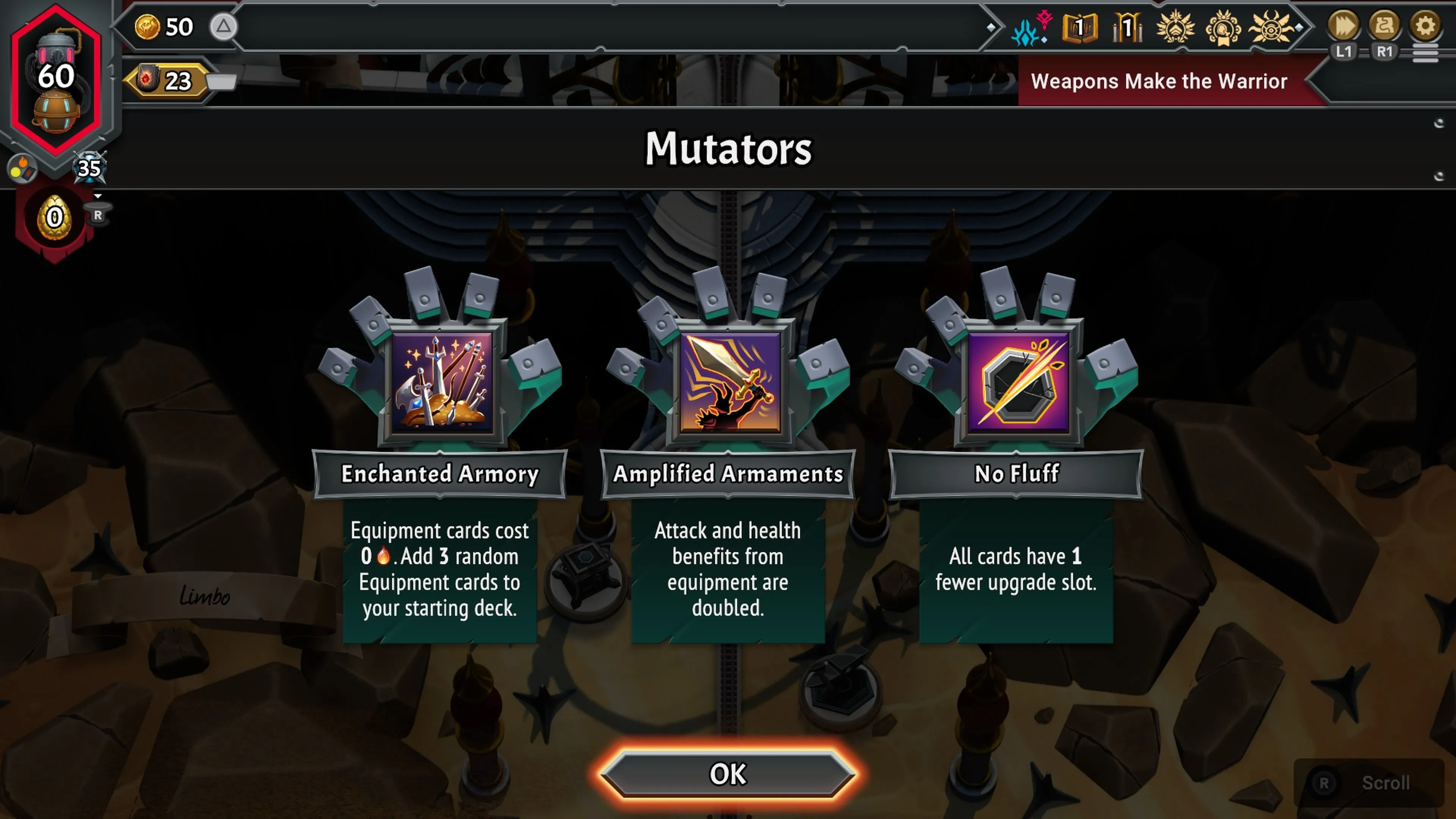Inspect the golden winged chevron emblem
The height and width of the screenshot is (819, 1456).
click(x=1176, y=27)
